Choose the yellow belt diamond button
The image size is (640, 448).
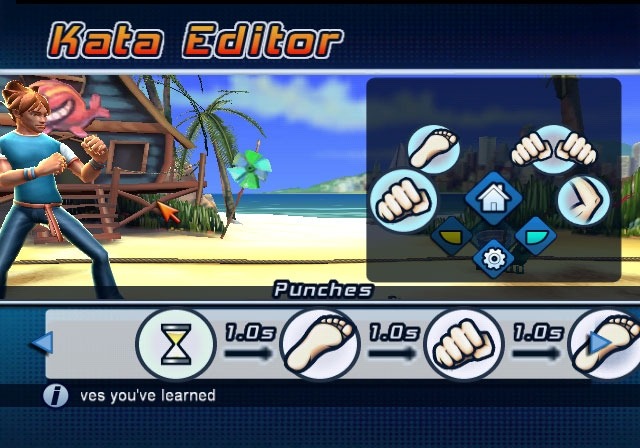coord(453,236)
